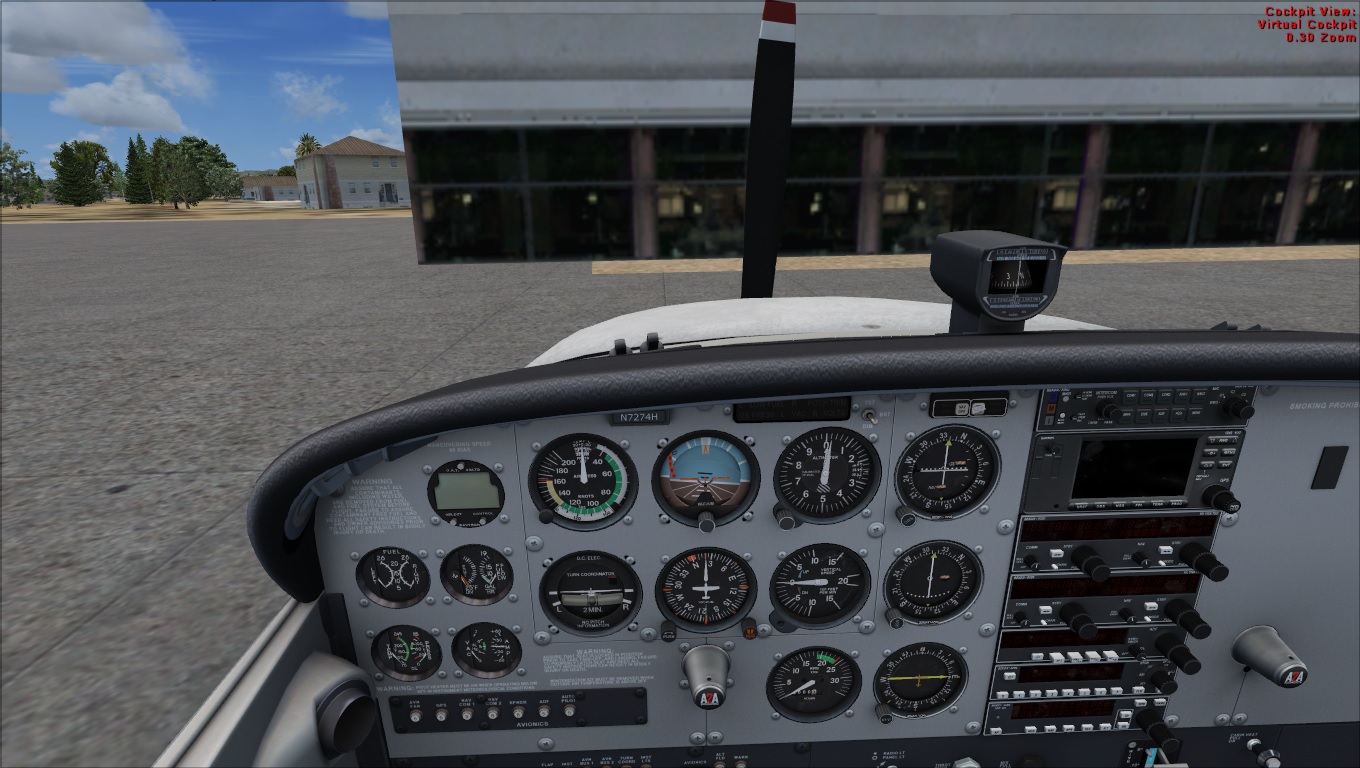
Task: Adjust the attitude indicator centre knob
Action: tap(707, 521)
